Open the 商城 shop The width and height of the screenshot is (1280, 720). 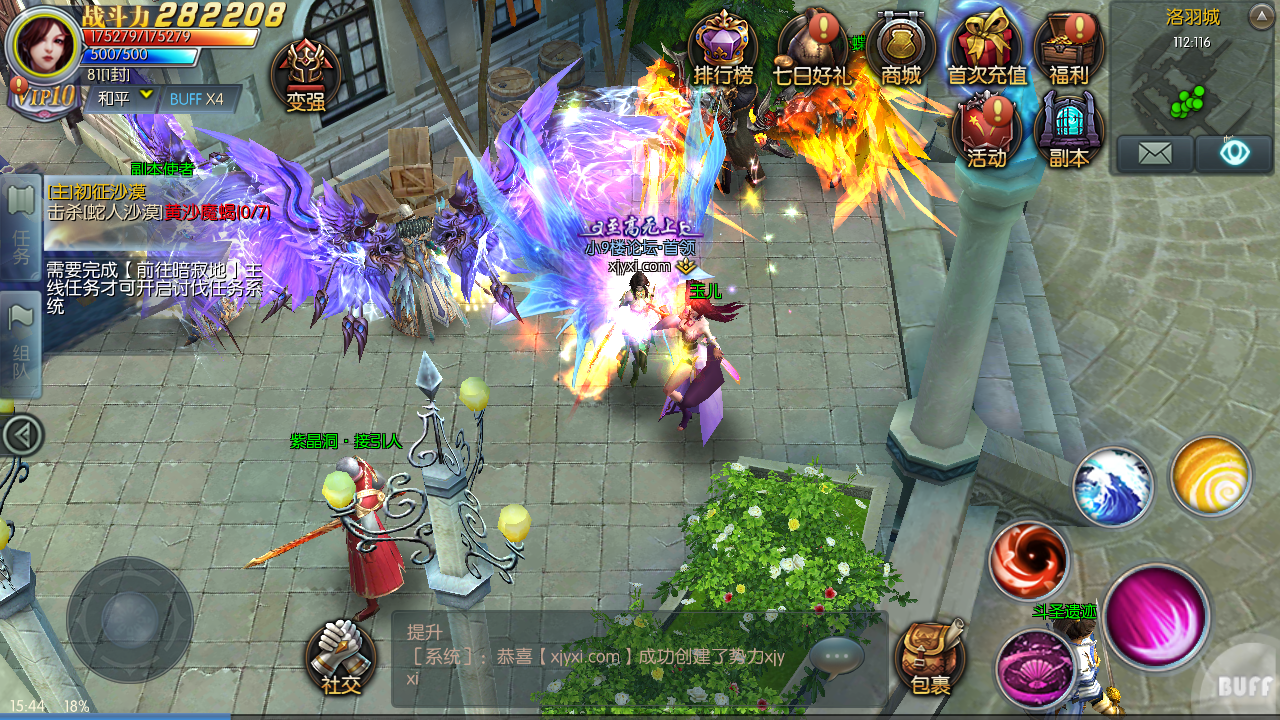click(x=900, y=50)
